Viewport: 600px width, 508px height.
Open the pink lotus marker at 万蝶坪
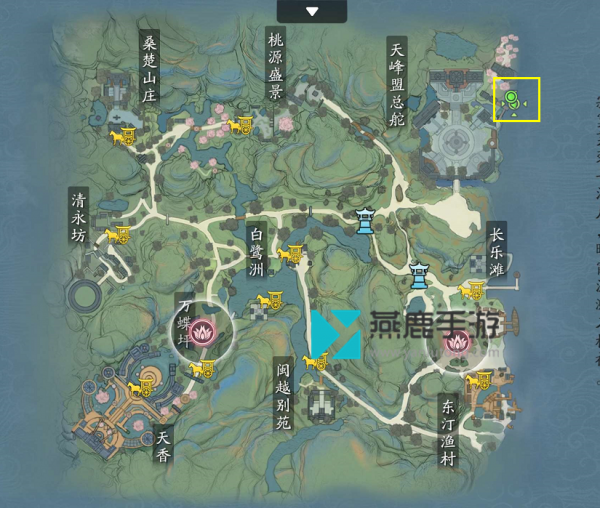(x=207, y=330)
